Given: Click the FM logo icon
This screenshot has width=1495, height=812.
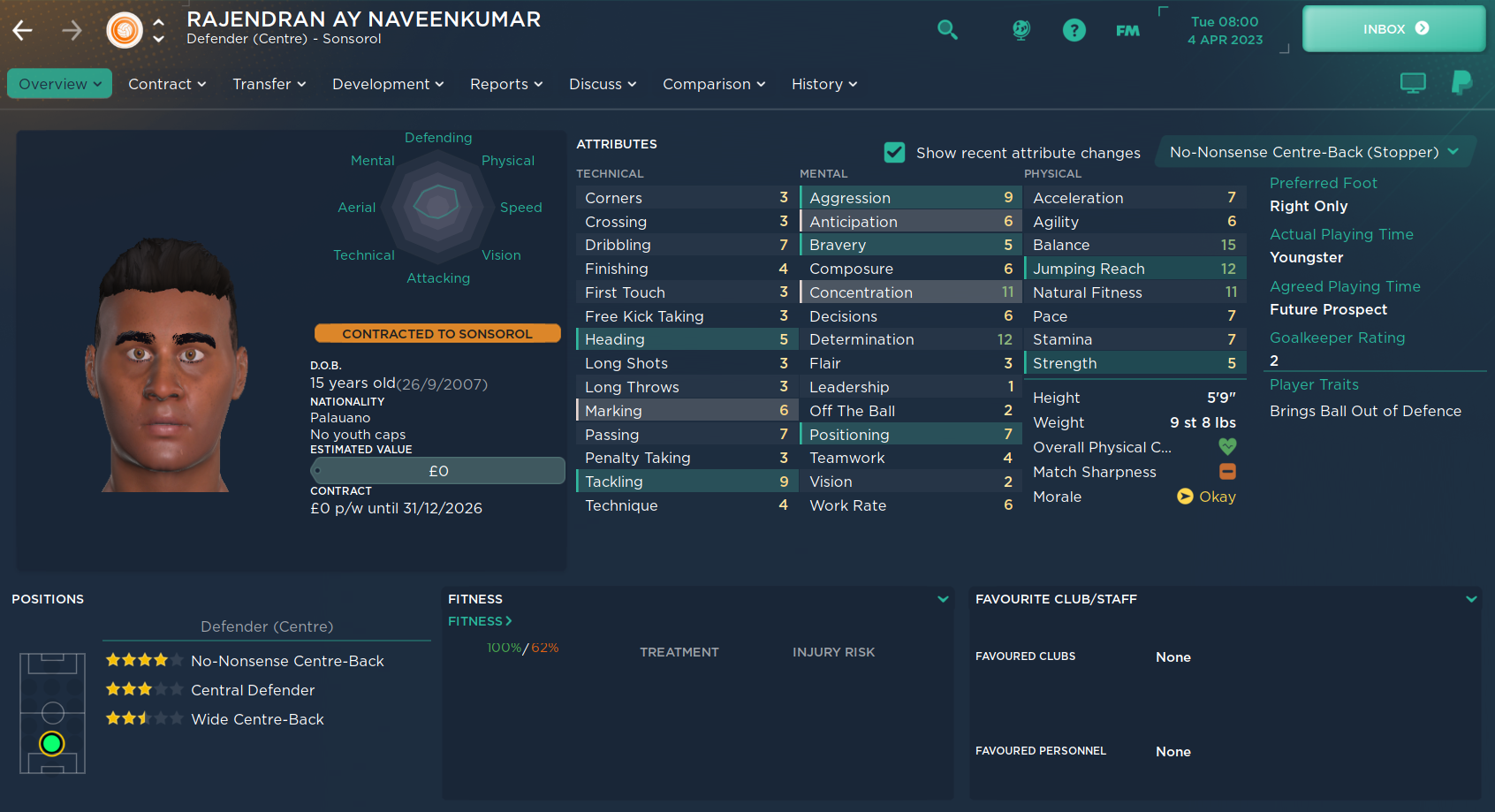Looking at the screenshot, I should coord(1127,29).
